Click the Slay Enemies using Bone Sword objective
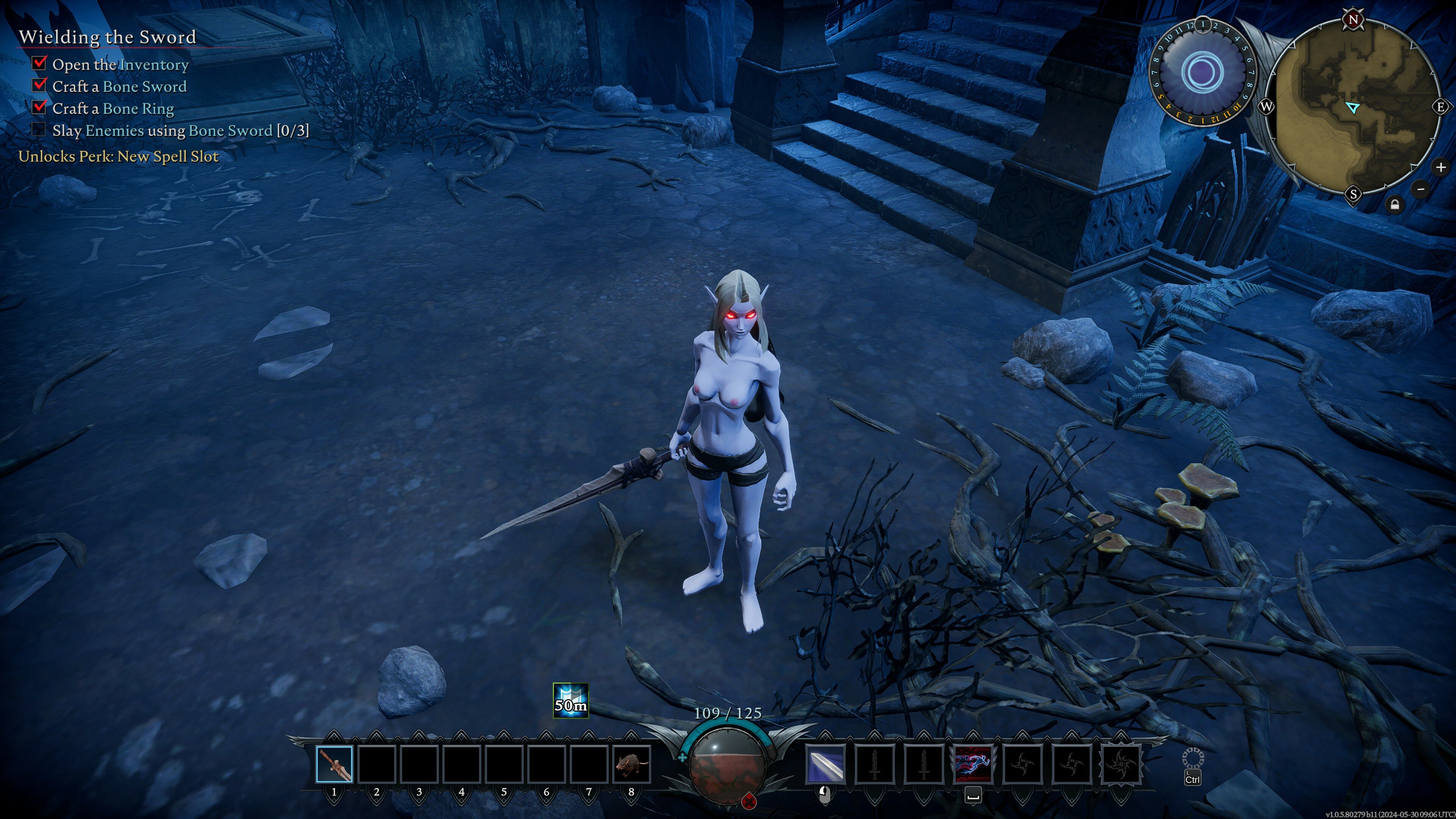 [x=180, y=130]
